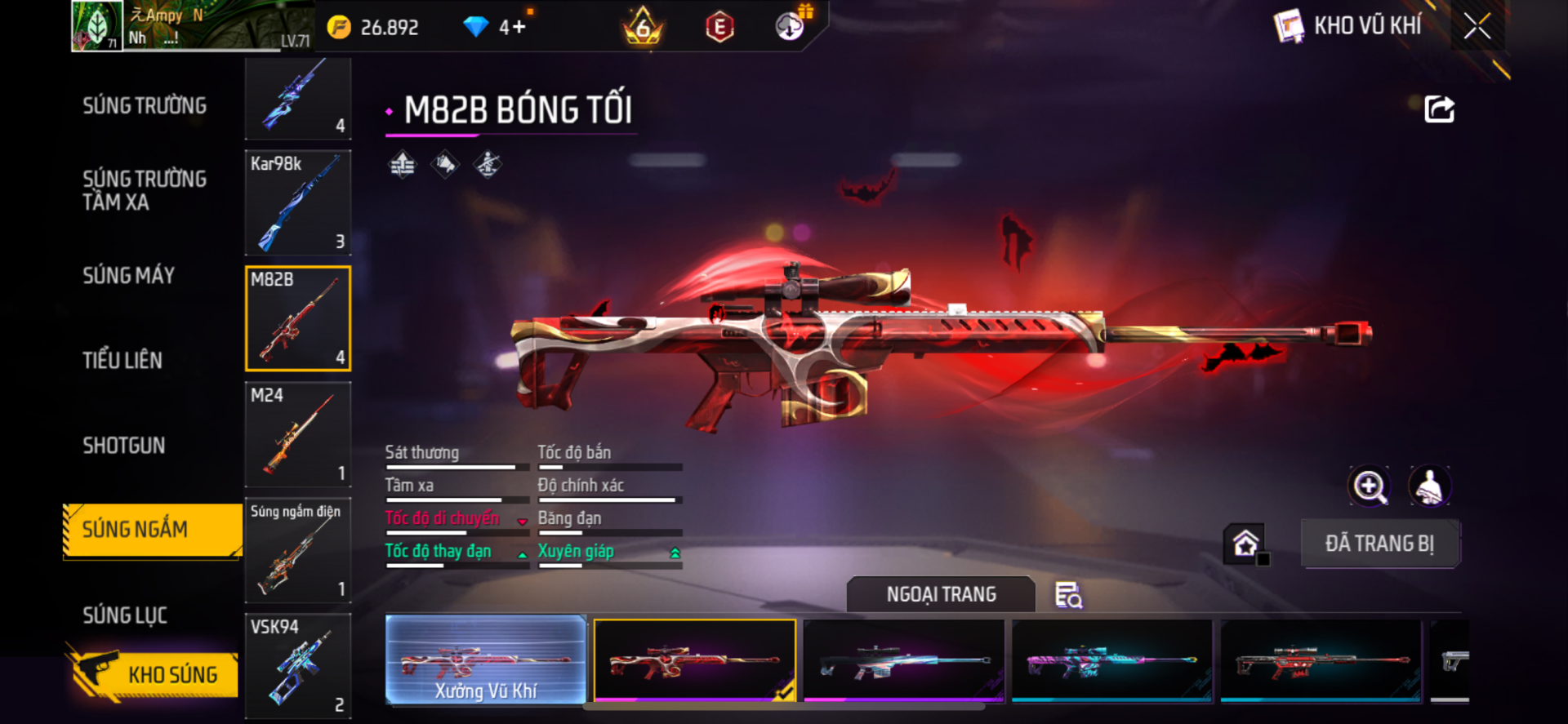This screenshot has height=724, width=1568.
Task: Close the weapon armory screen
Action: (1477, 26)
